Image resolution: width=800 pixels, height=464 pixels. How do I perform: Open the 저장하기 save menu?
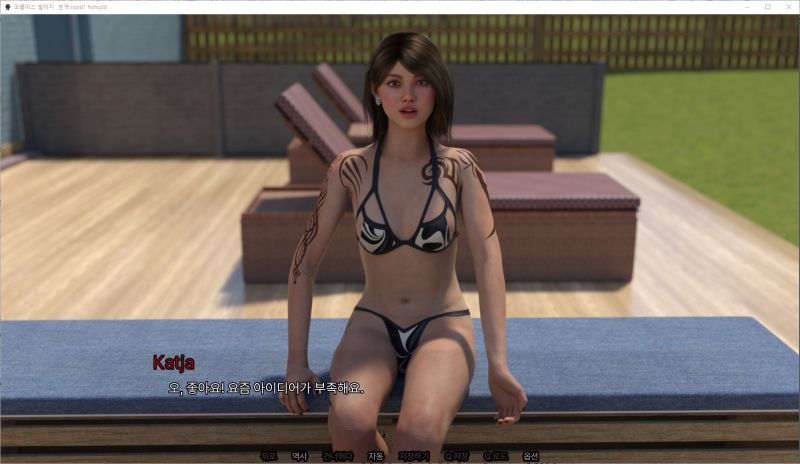point(413,456)
